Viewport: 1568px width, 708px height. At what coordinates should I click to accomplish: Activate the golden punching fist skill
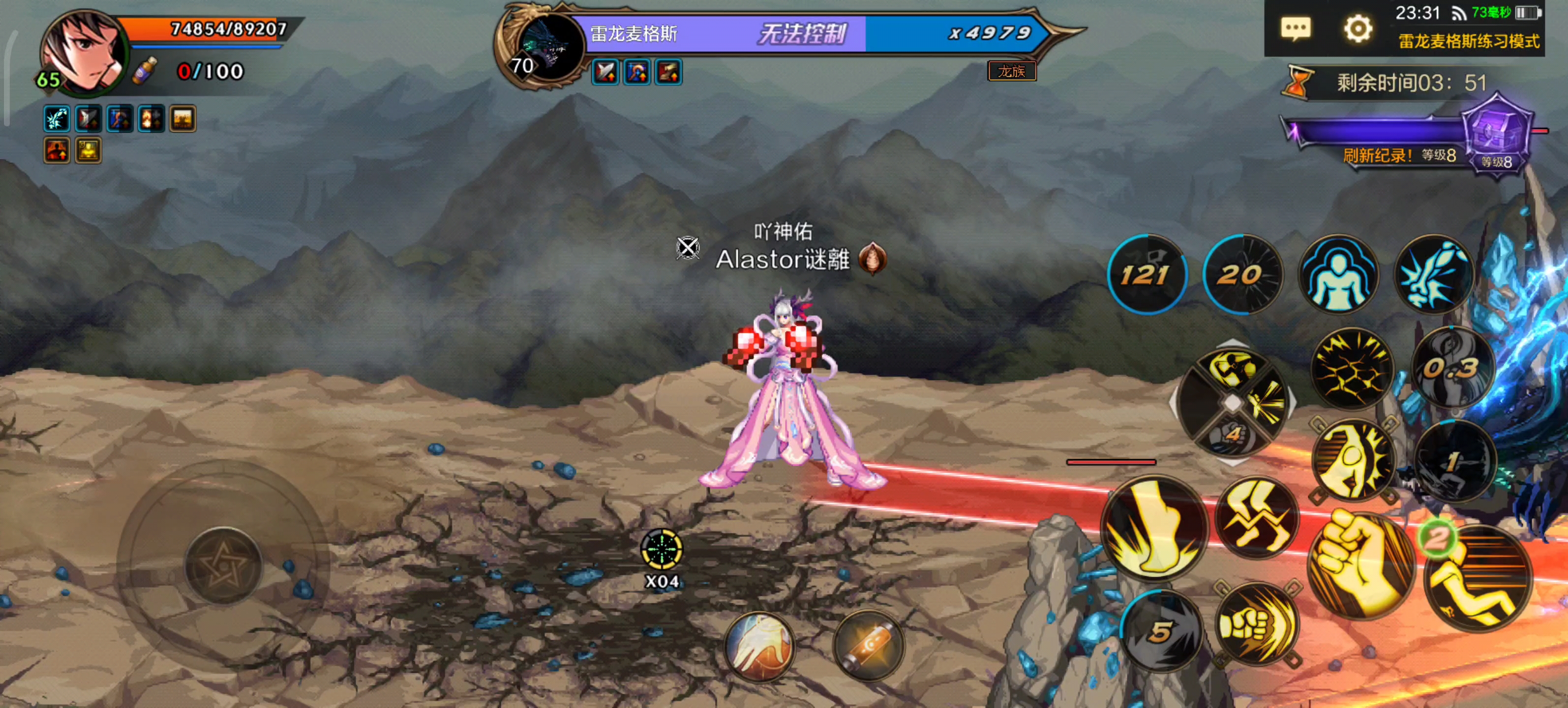[1256, 624]
